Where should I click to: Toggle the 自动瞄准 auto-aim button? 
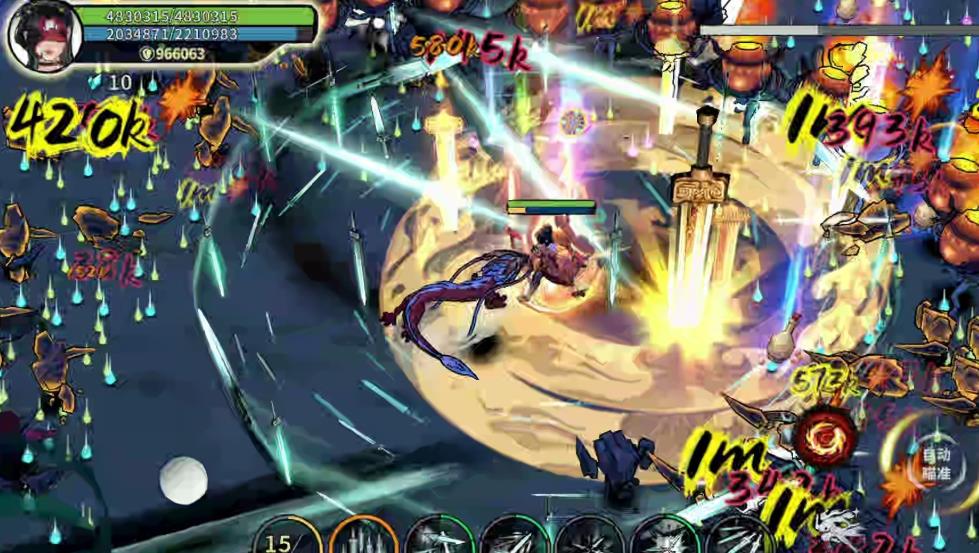pos(935,462)
